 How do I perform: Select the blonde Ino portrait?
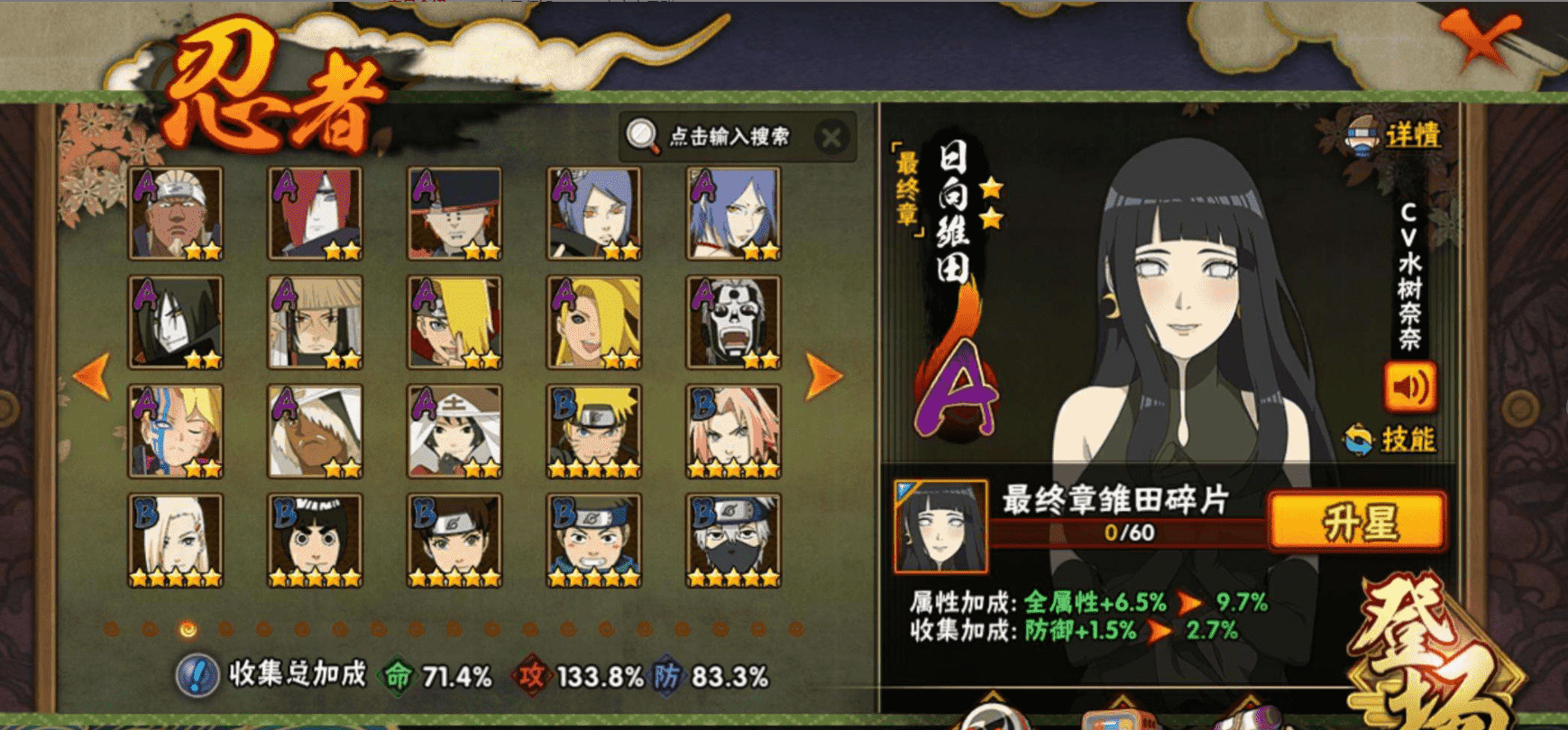coord(176,541)
